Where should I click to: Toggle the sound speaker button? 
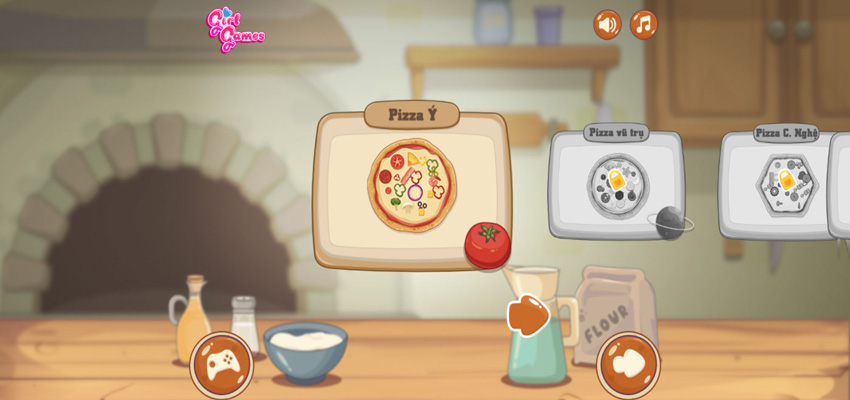[607, 24]
